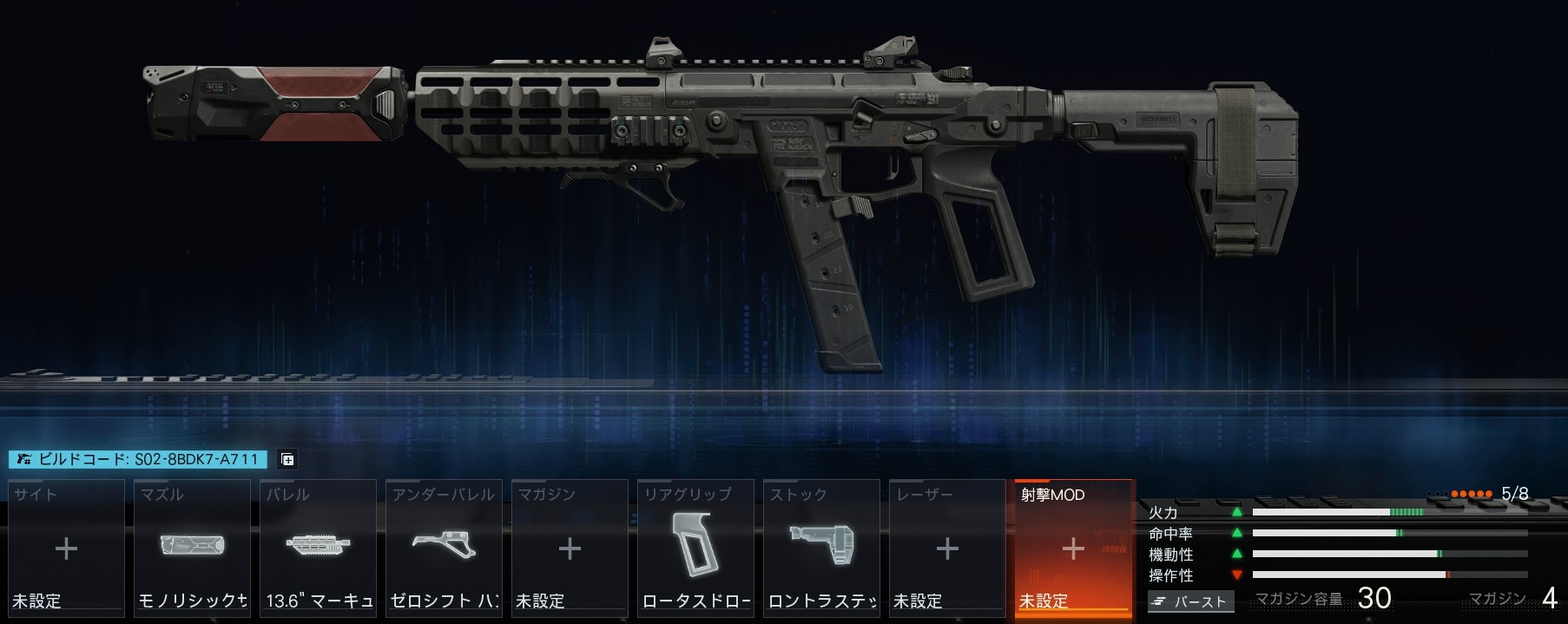This screenshot has height=624, width=1568.
Task: Open the empty レーザー attachment slot
Action: [x=947, y=548]
